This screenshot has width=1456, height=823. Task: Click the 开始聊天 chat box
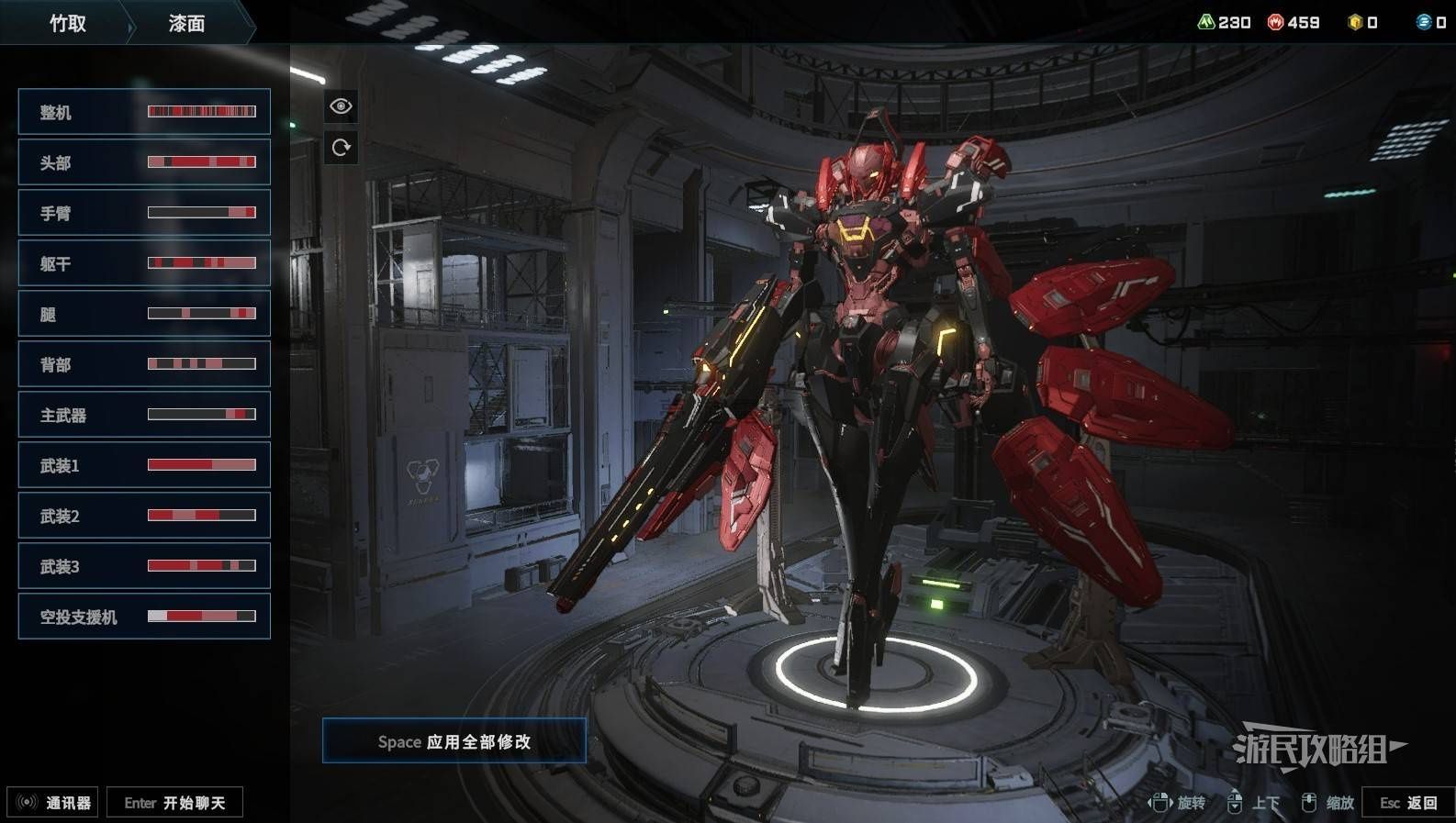tap(174, 803)
